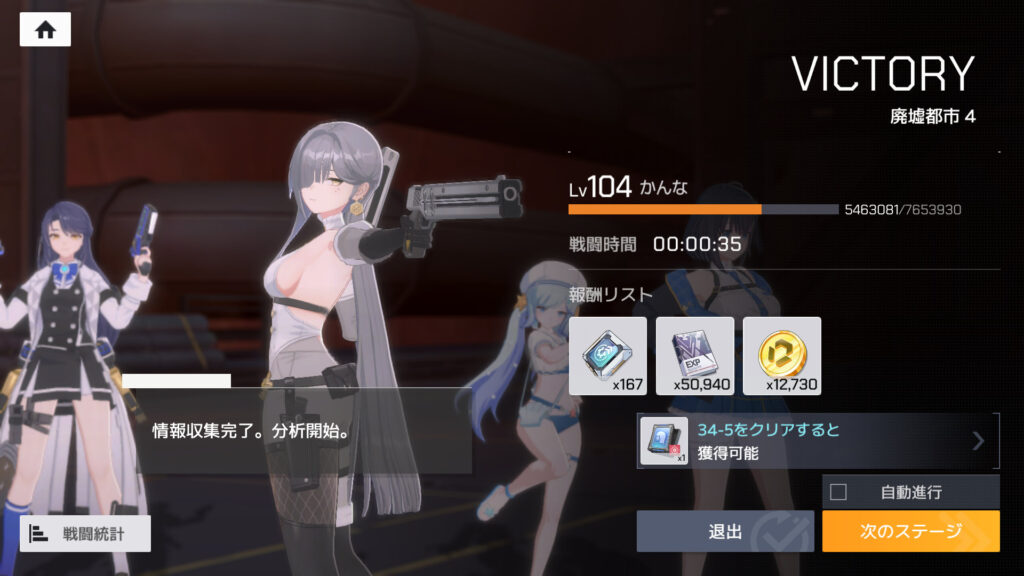
Task: Toggle the 自動進行 checkbox
Action: coord(838,492)
